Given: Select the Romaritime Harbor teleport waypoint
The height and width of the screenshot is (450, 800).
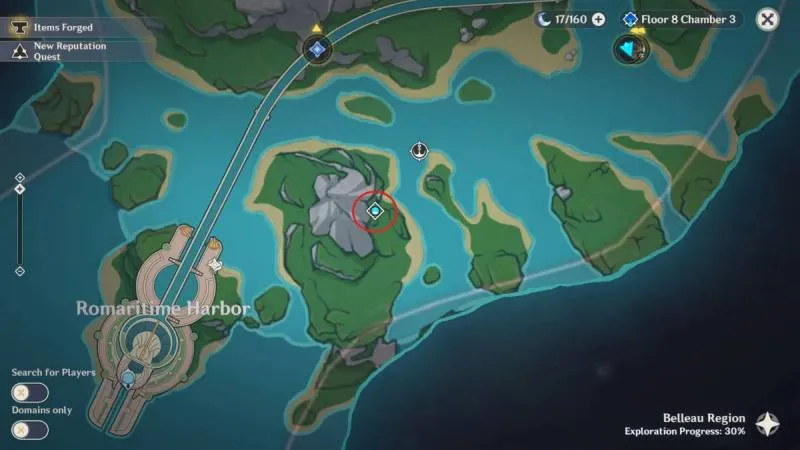Looking at the screenshot, I should (x=128, y=377).
